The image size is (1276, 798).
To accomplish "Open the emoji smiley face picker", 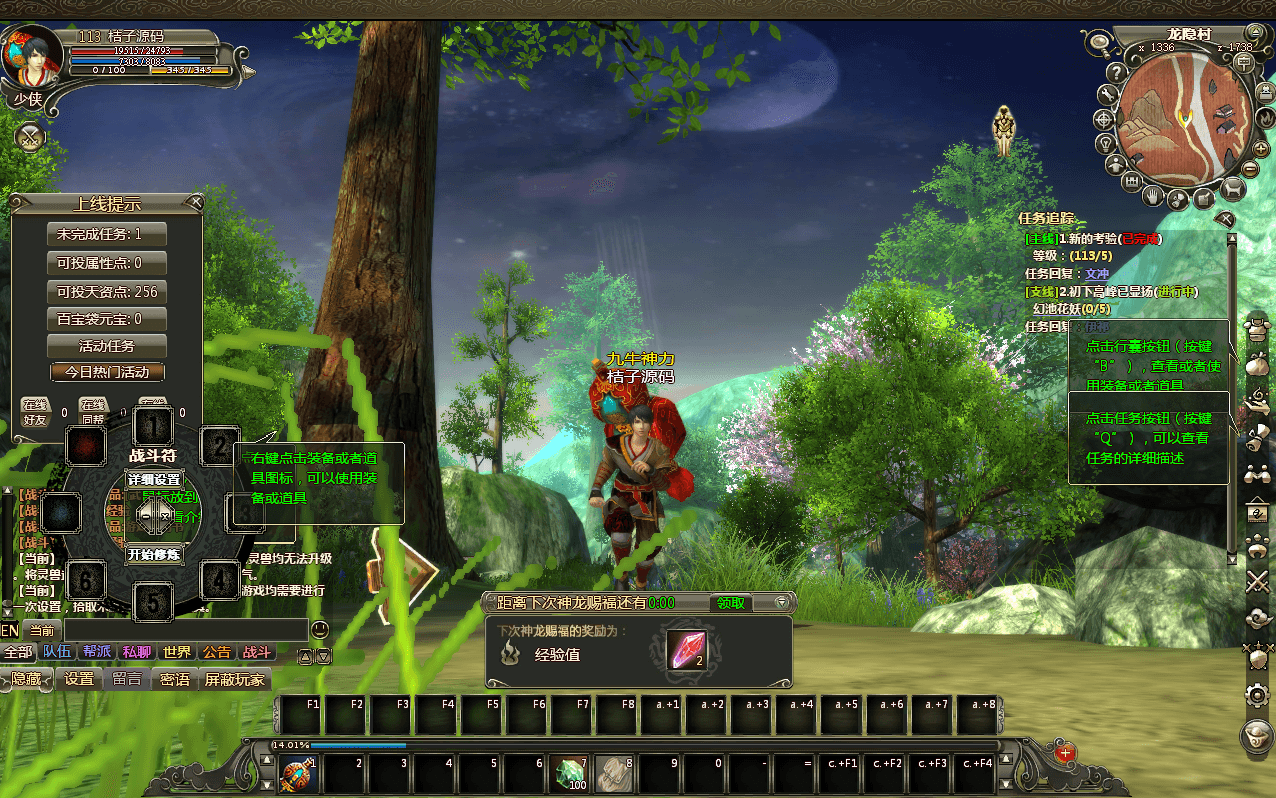I will point(320,630).
